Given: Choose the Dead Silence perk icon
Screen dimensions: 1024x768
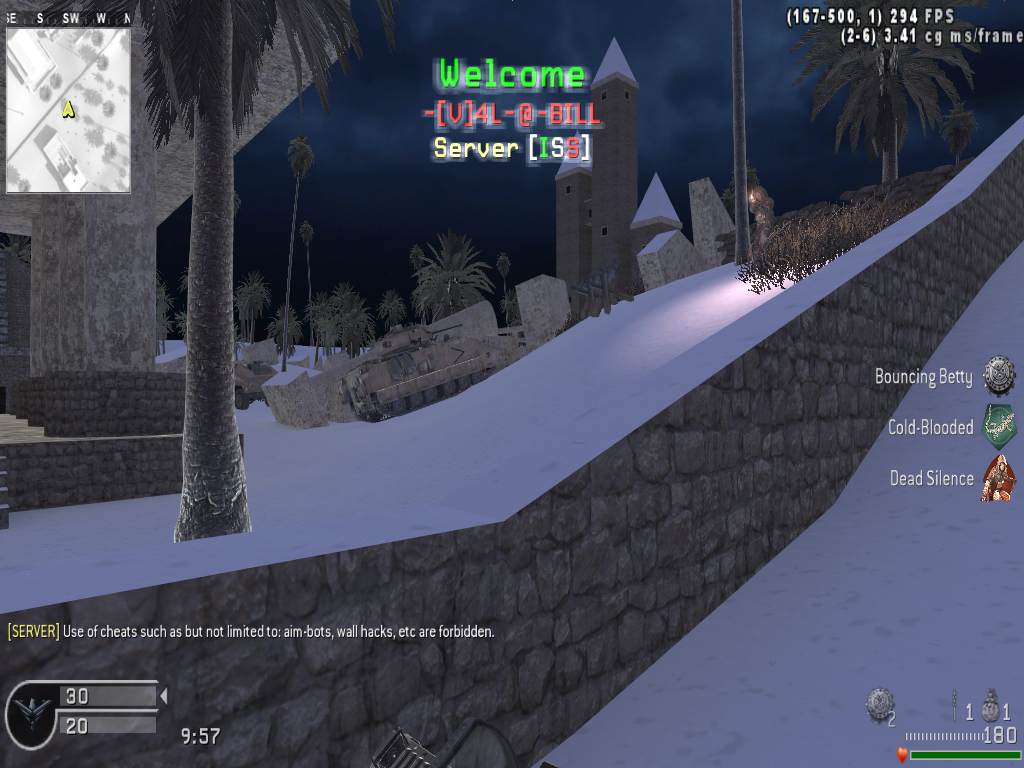Looking at the screenshot, I should tap(998, 478).
